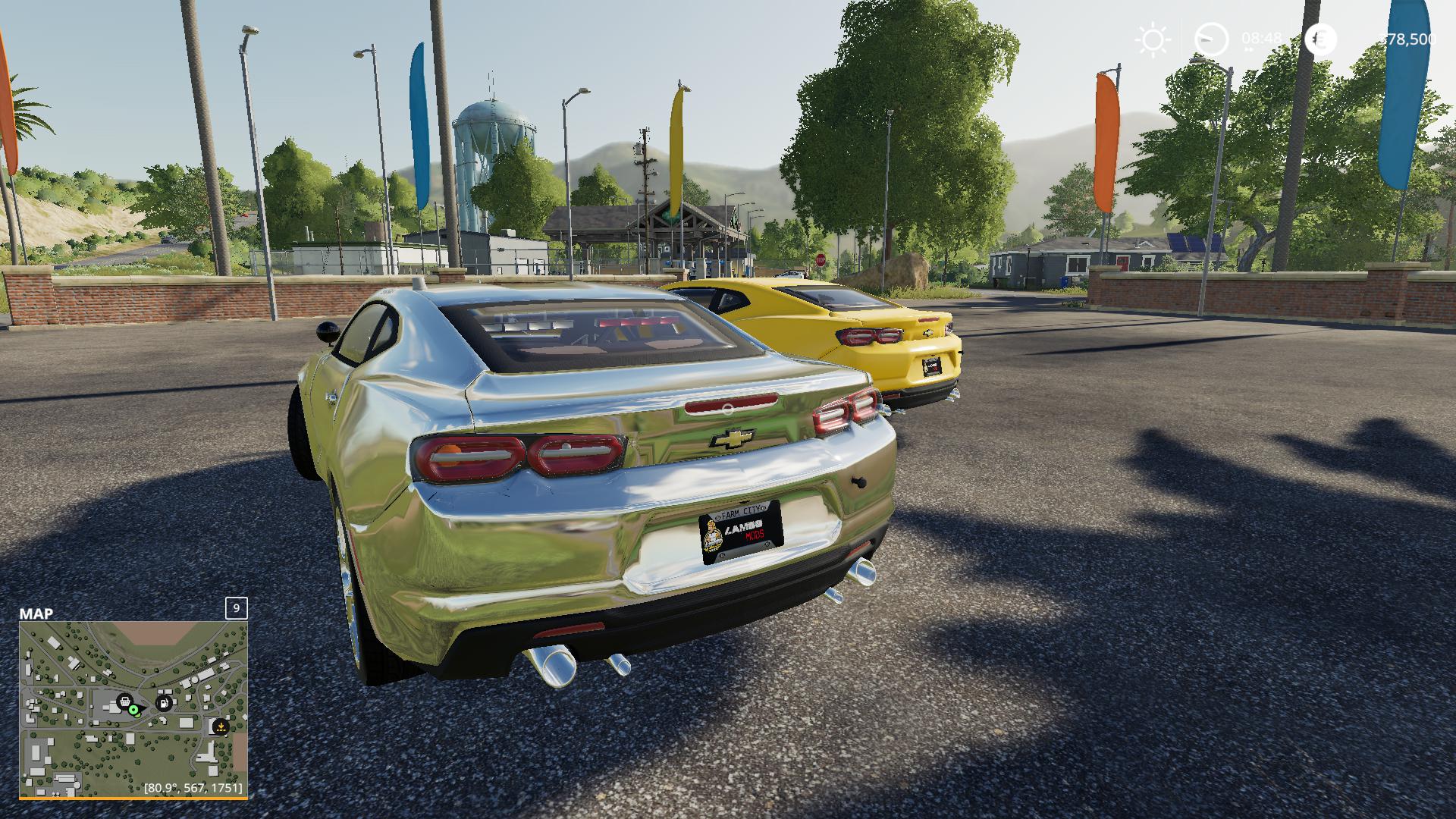
Task: Click the euro money icon
Action: coord(1321,39)
